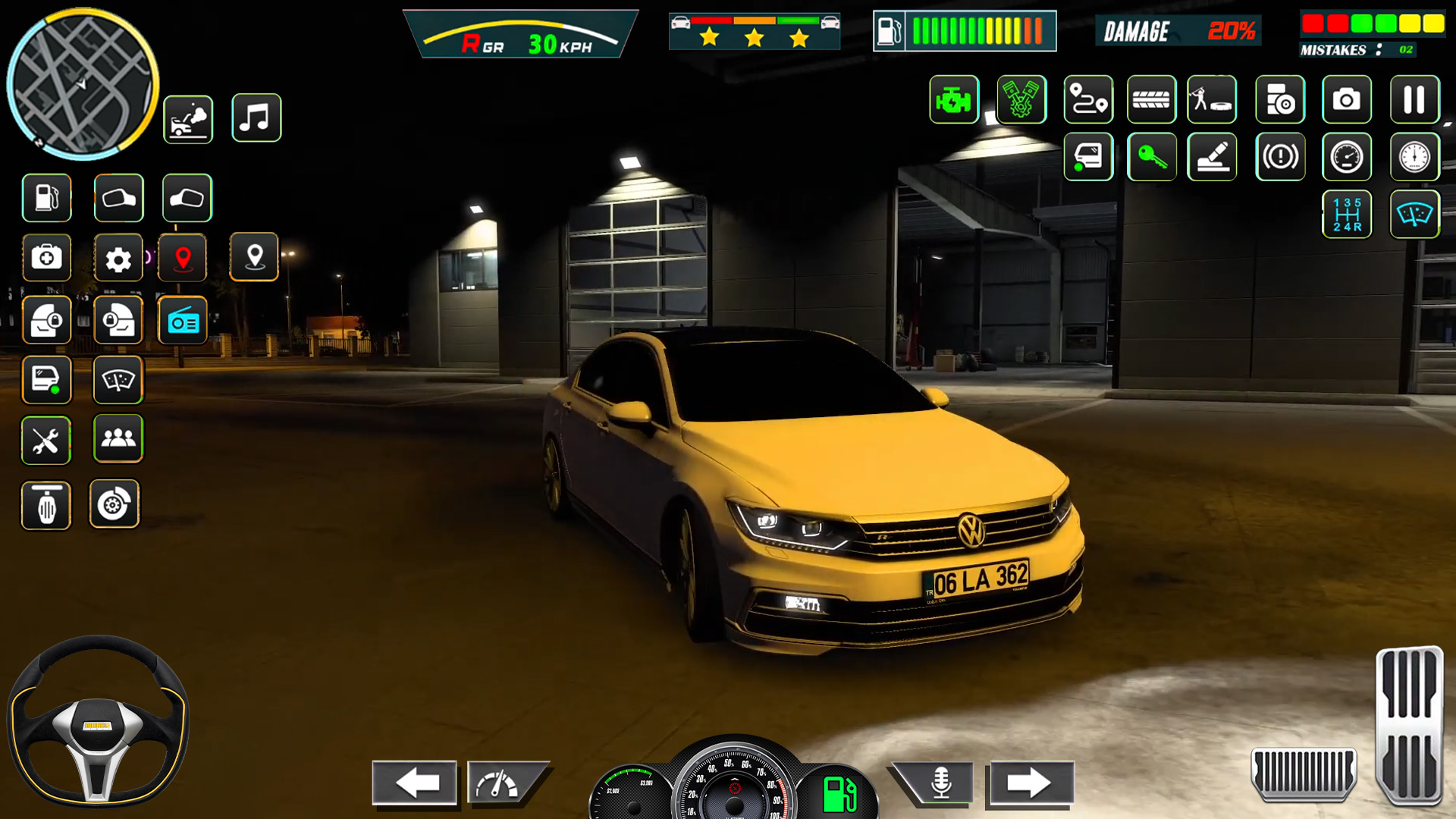1456x819 pixels.
Task: Open tire options with the tire icon
Action: pos(1152,99)
